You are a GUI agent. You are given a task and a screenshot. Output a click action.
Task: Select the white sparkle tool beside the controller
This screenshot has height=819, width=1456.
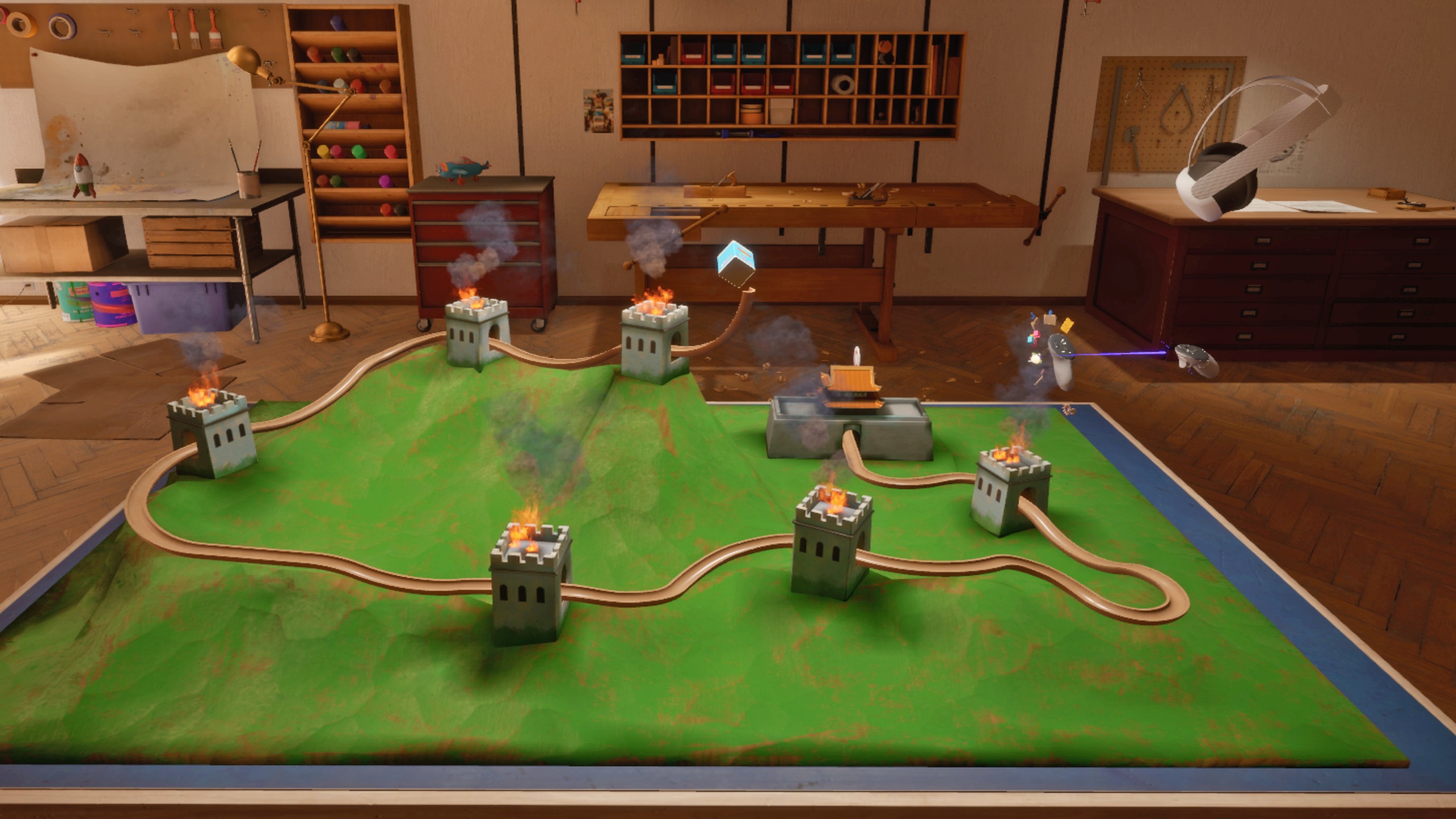click(1036, 358)
